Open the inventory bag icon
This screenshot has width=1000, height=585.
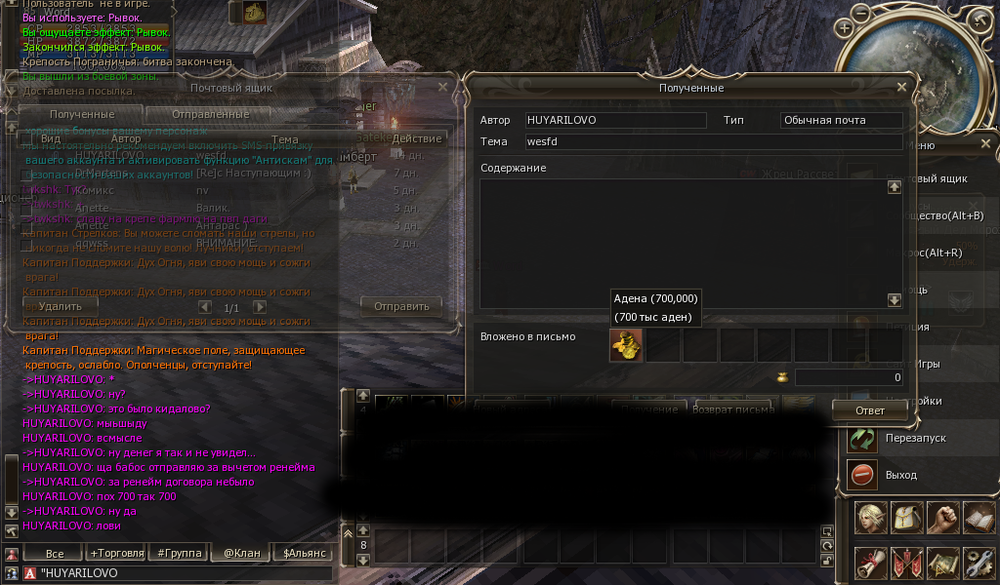coord(908,518)
